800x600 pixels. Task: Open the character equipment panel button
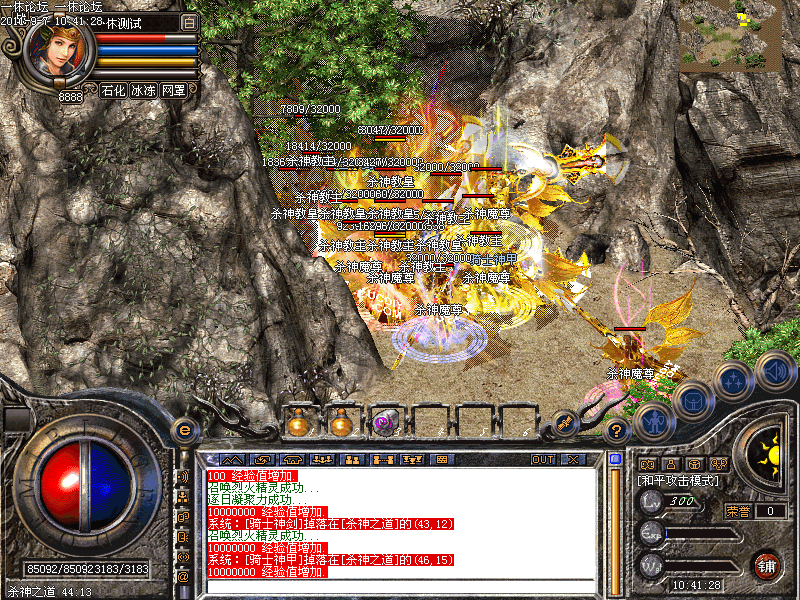click(652, 423)
